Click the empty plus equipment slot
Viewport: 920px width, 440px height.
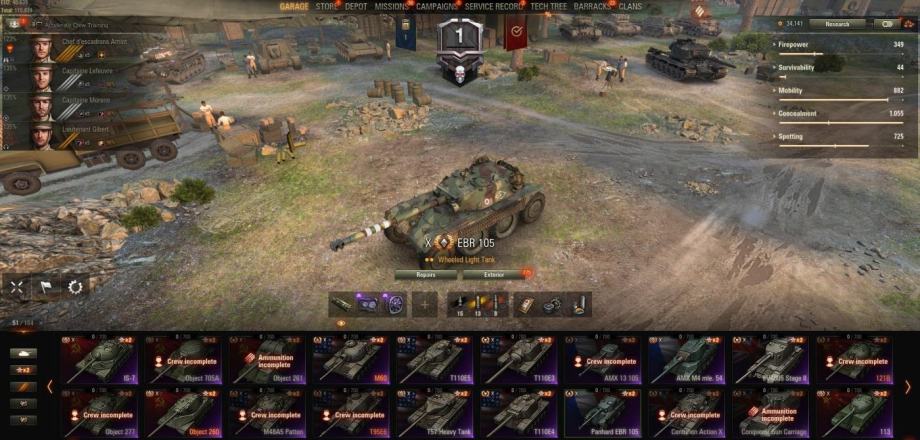tap(425, 304)
